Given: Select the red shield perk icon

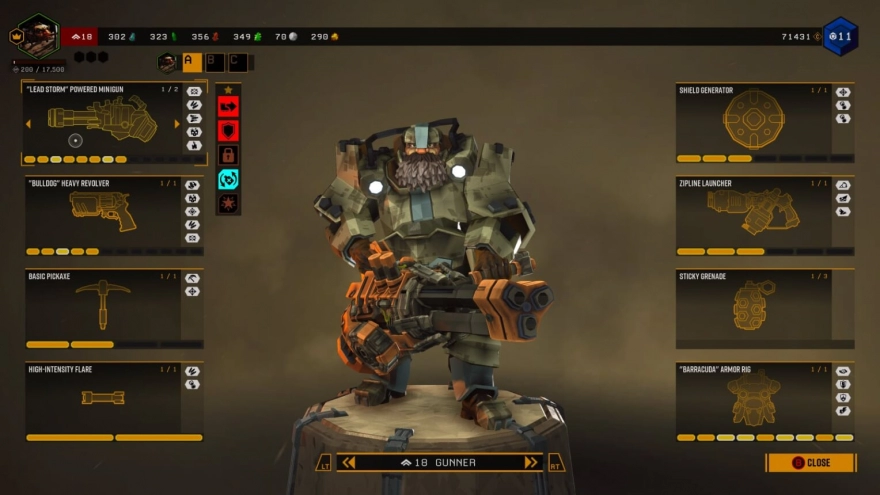Looking at the screenshot, I should 228,130.
